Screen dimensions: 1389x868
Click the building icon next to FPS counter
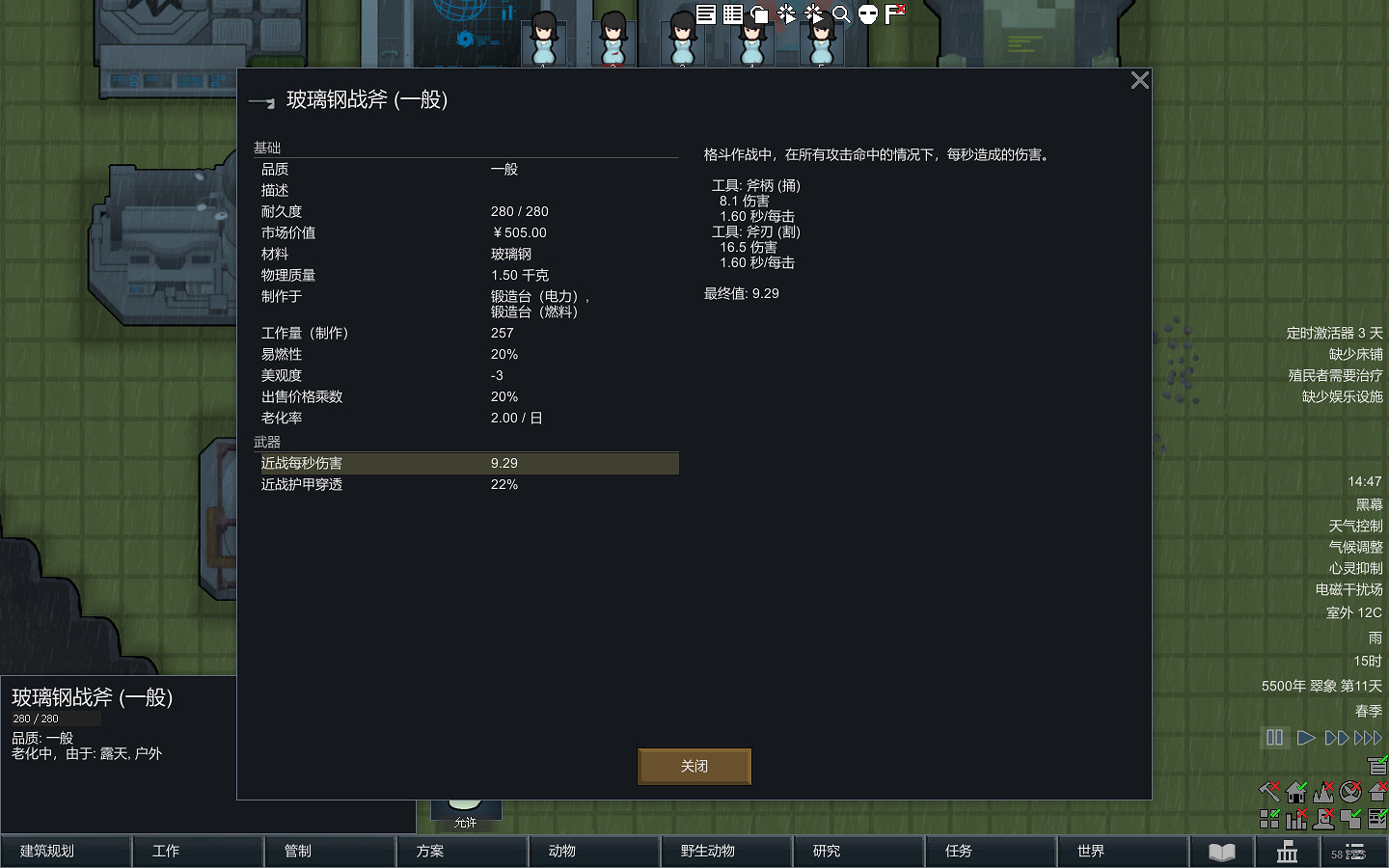pos(1287,853)
